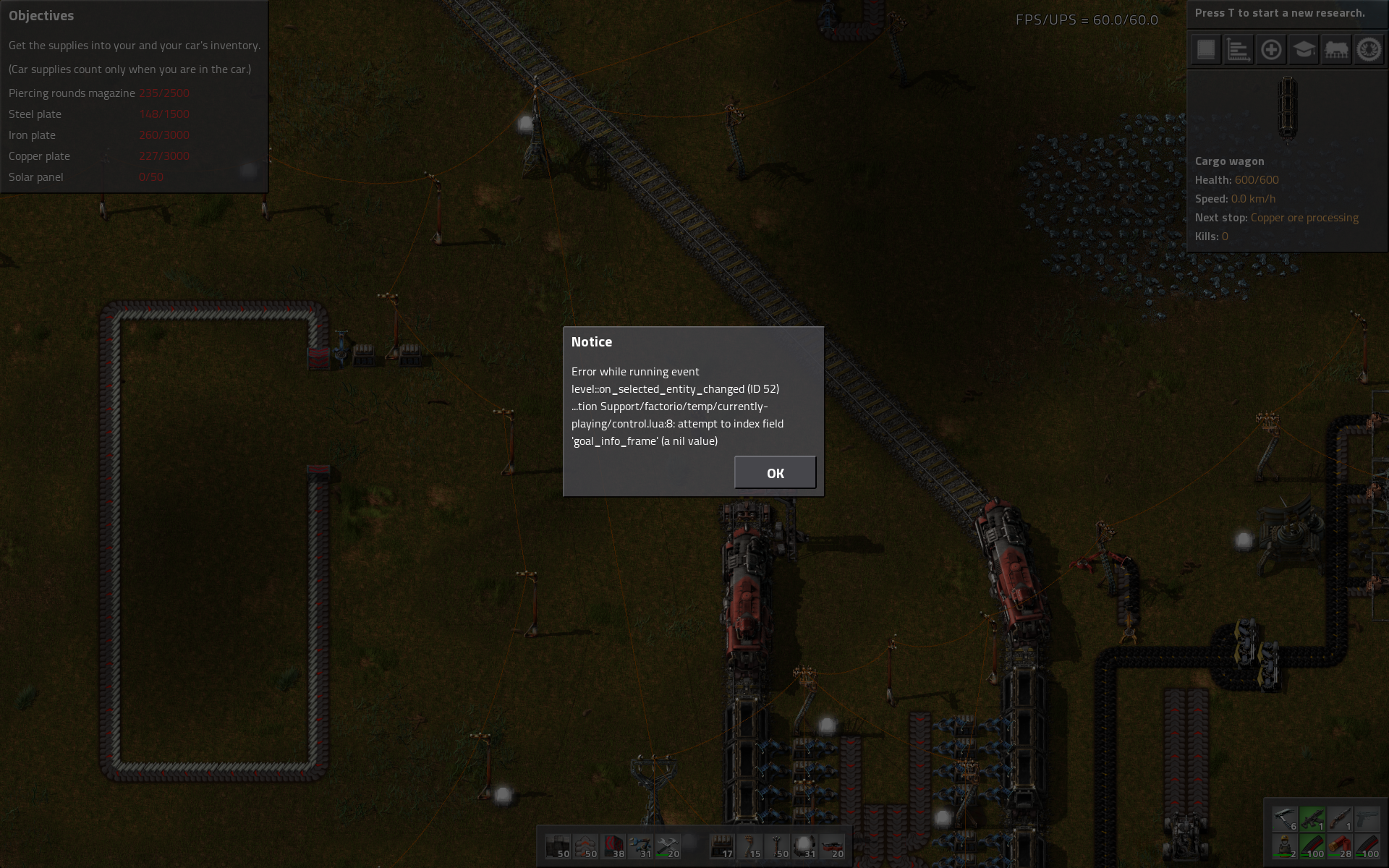The image size is (1389, 868).
Task: Click the armor equipment slot
Action: (1285, 846)
